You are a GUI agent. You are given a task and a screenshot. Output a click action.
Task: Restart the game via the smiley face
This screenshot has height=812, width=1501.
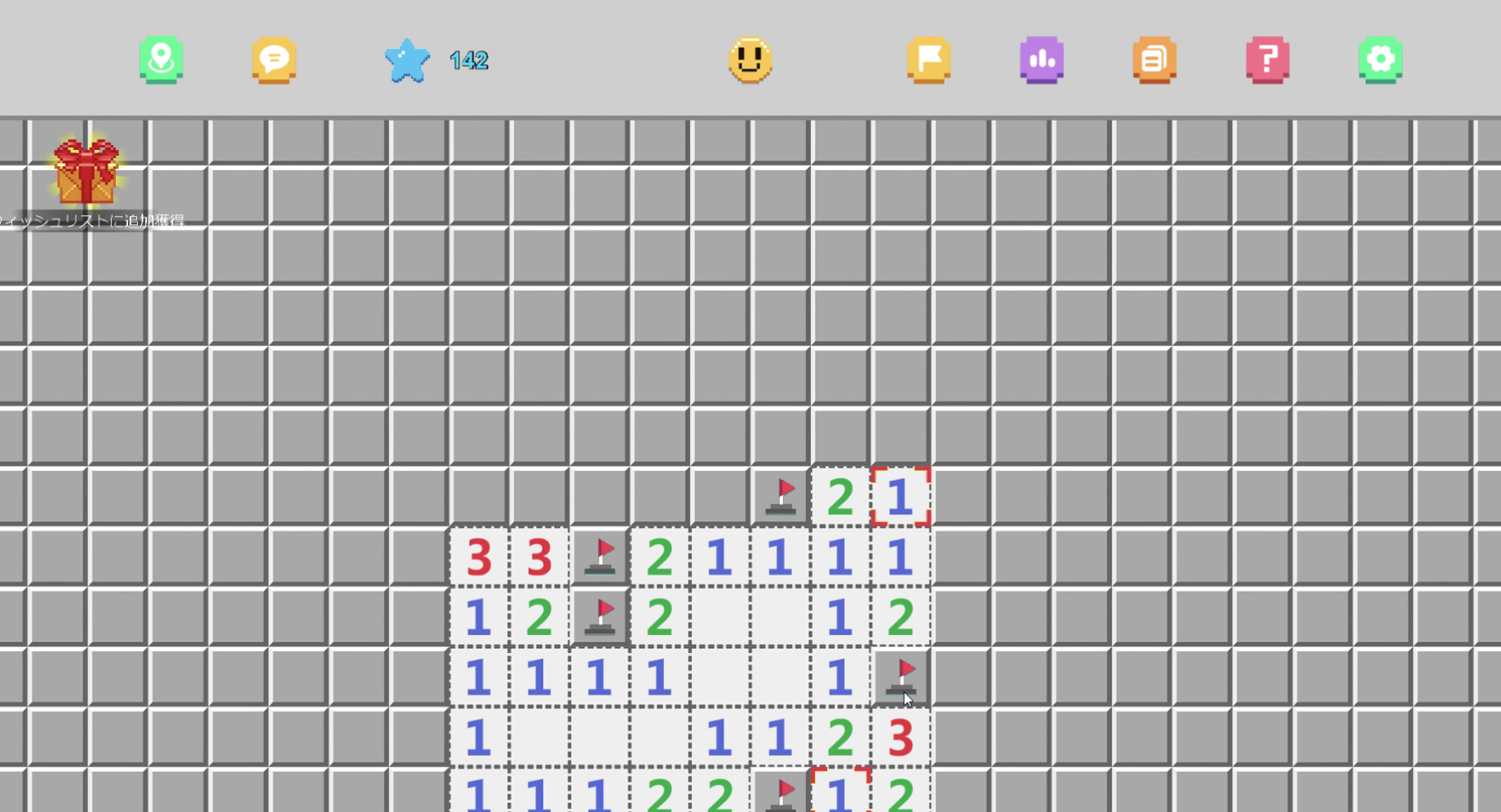(751, 61)
